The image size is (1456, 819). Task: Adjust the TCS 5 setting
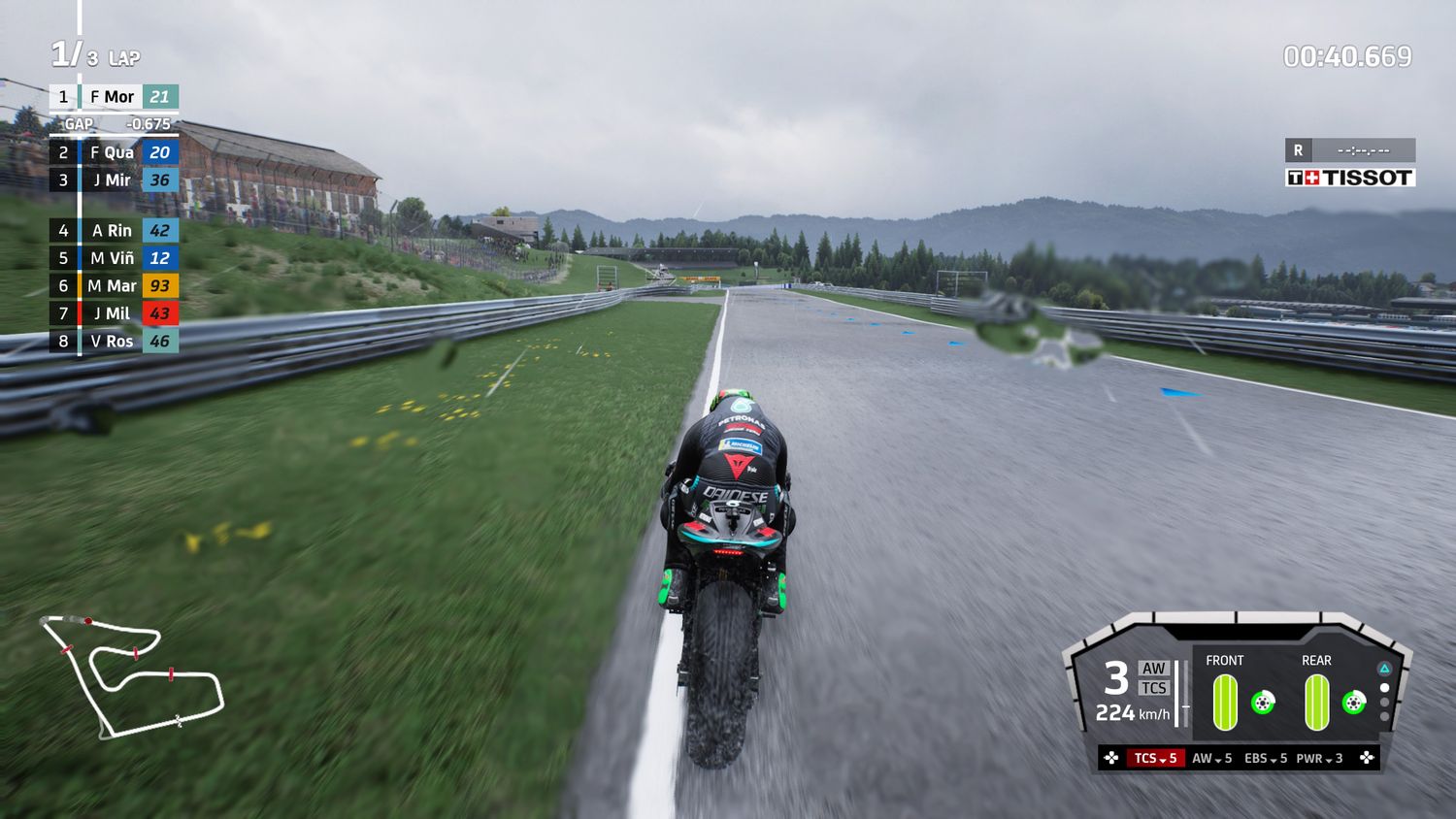(x=1155, y=758)
